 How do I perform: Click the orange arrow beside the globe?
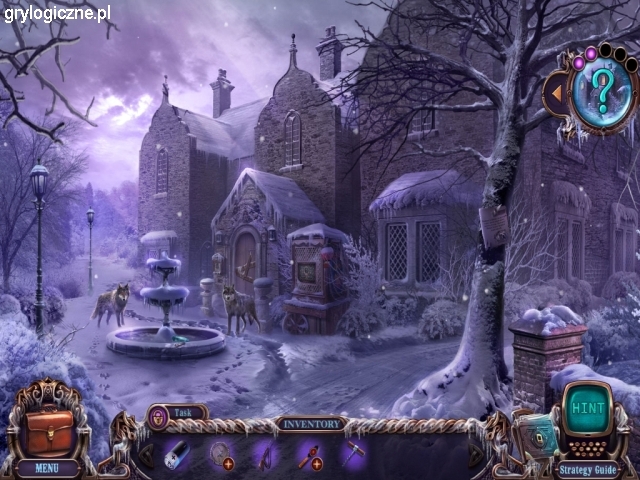click(x=555, y=94)
